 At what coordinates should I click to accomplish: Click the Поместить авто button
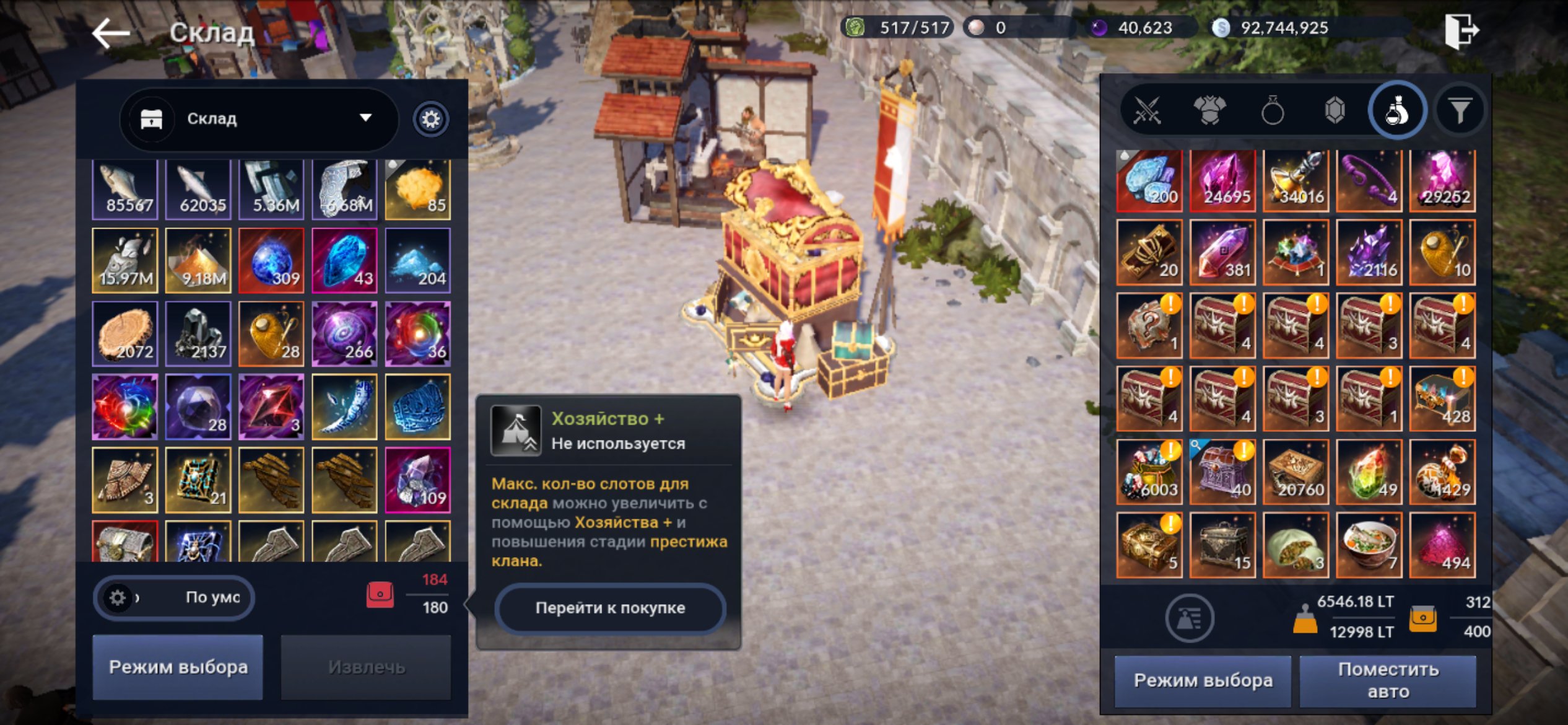pyautogui.click(x=1388, y=680)
